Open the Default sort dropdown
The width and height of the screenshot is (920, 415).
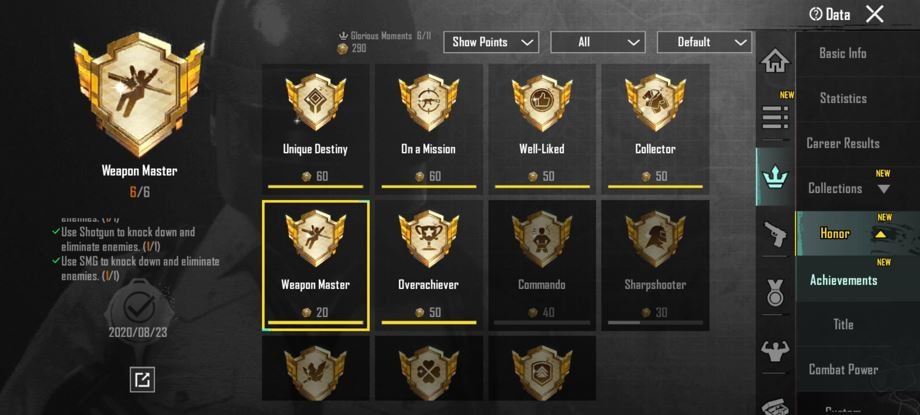pos(704,42)
